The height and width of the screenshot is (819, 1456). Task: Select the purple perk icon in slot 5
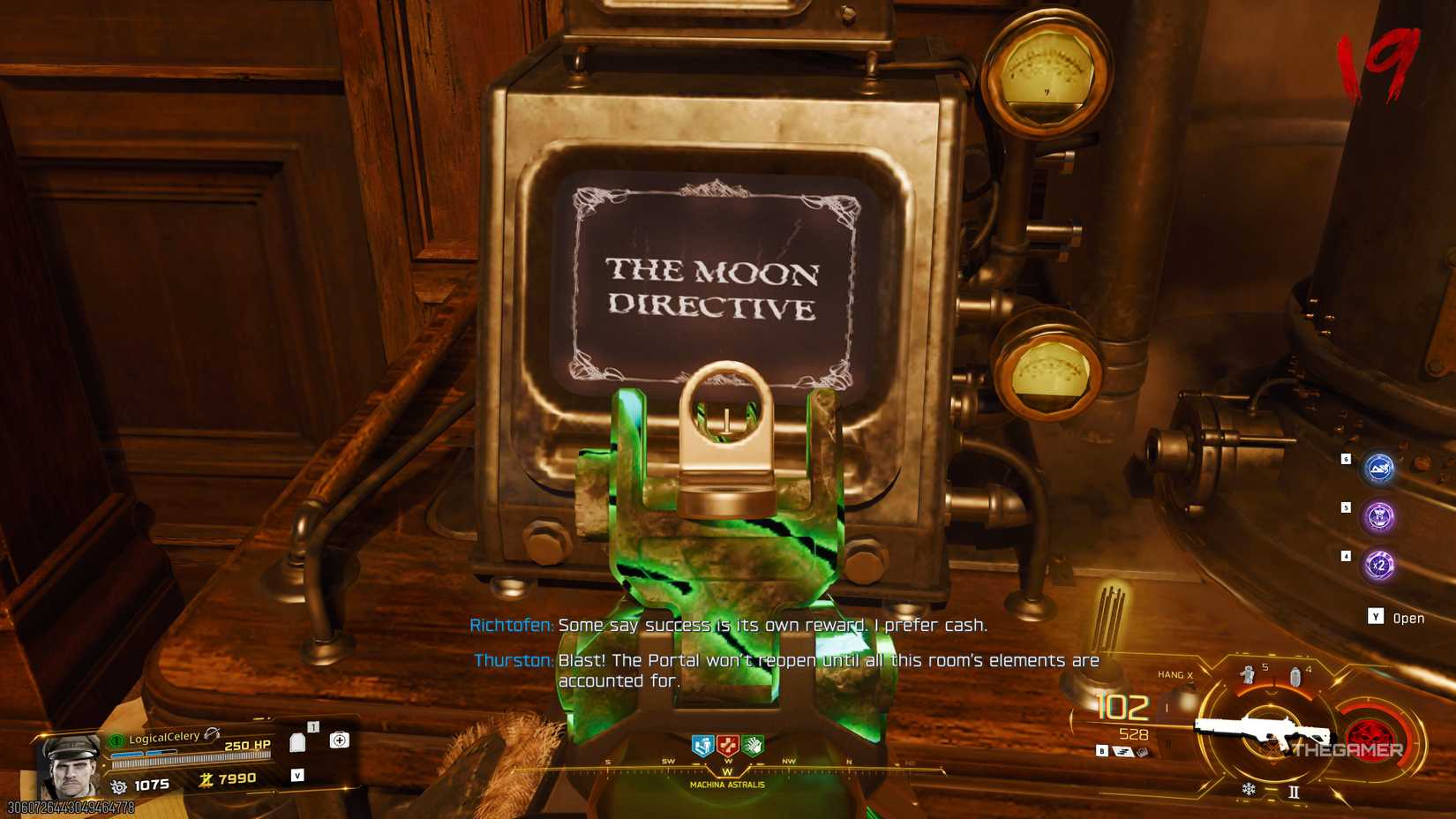coord(1378,515)
